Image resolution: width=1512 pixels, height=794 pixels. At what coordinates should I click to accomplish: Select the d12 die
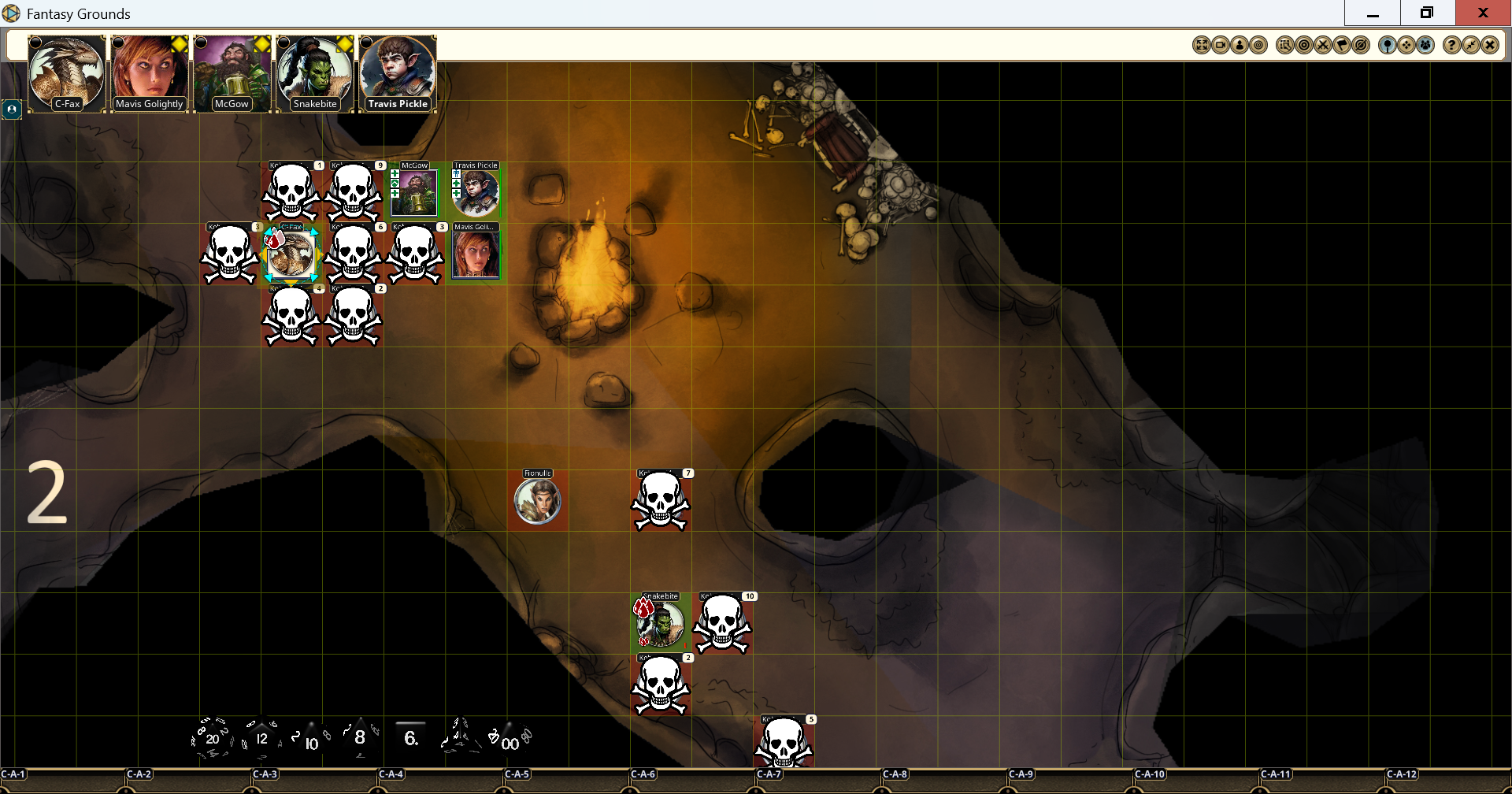261,738
